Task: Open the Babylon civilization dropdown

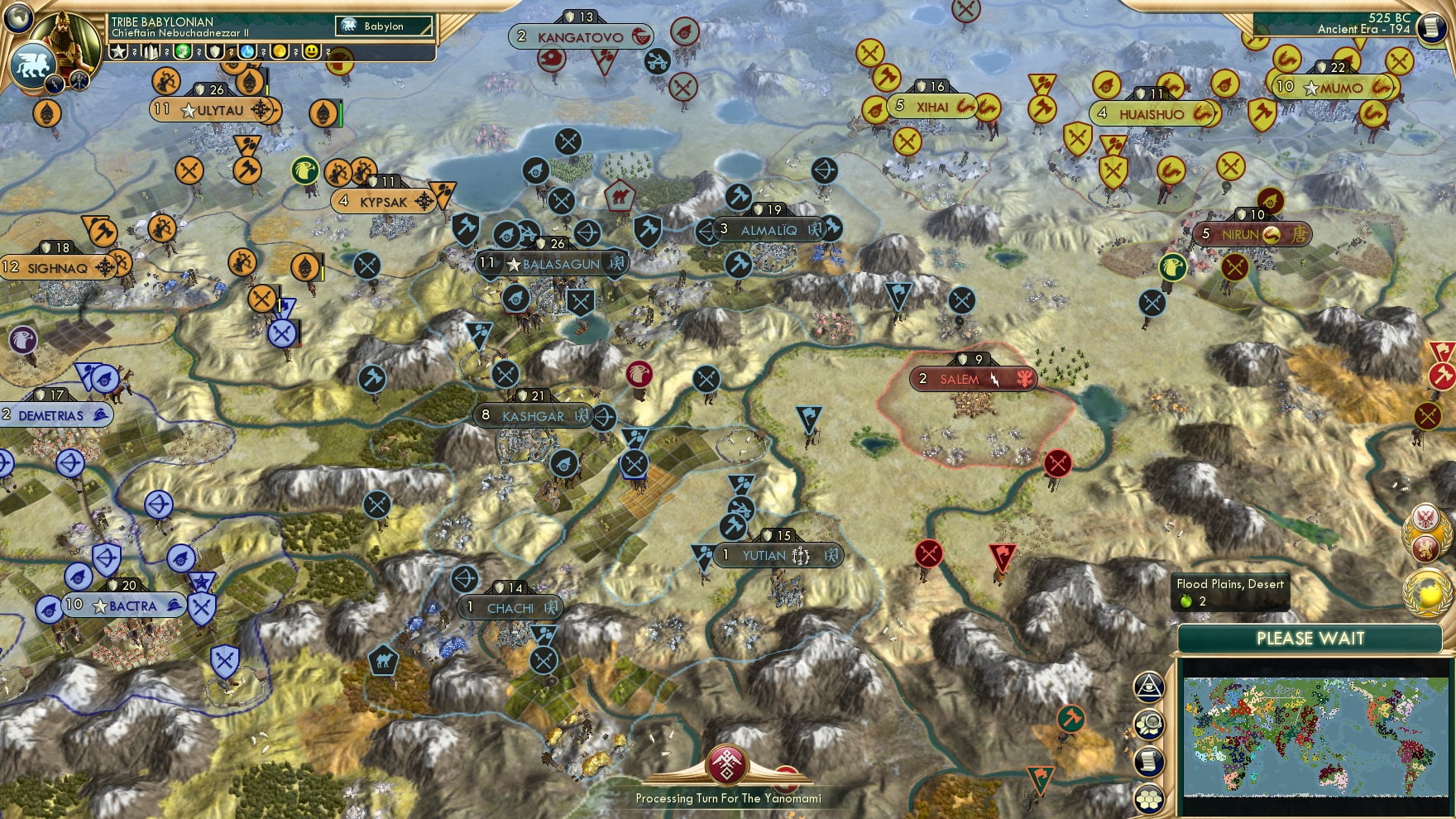Action: tap(384, 26)
